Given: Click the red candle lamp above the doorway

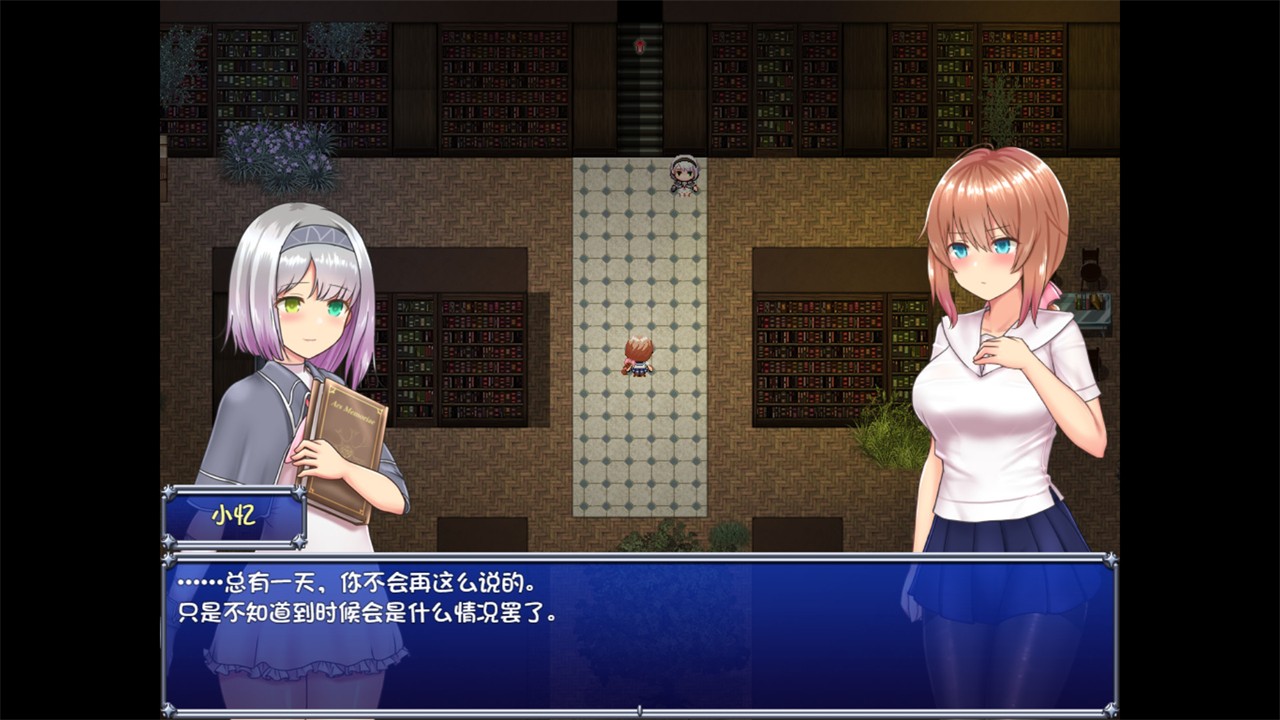Looking at the screenshot, I should point(638,48).
